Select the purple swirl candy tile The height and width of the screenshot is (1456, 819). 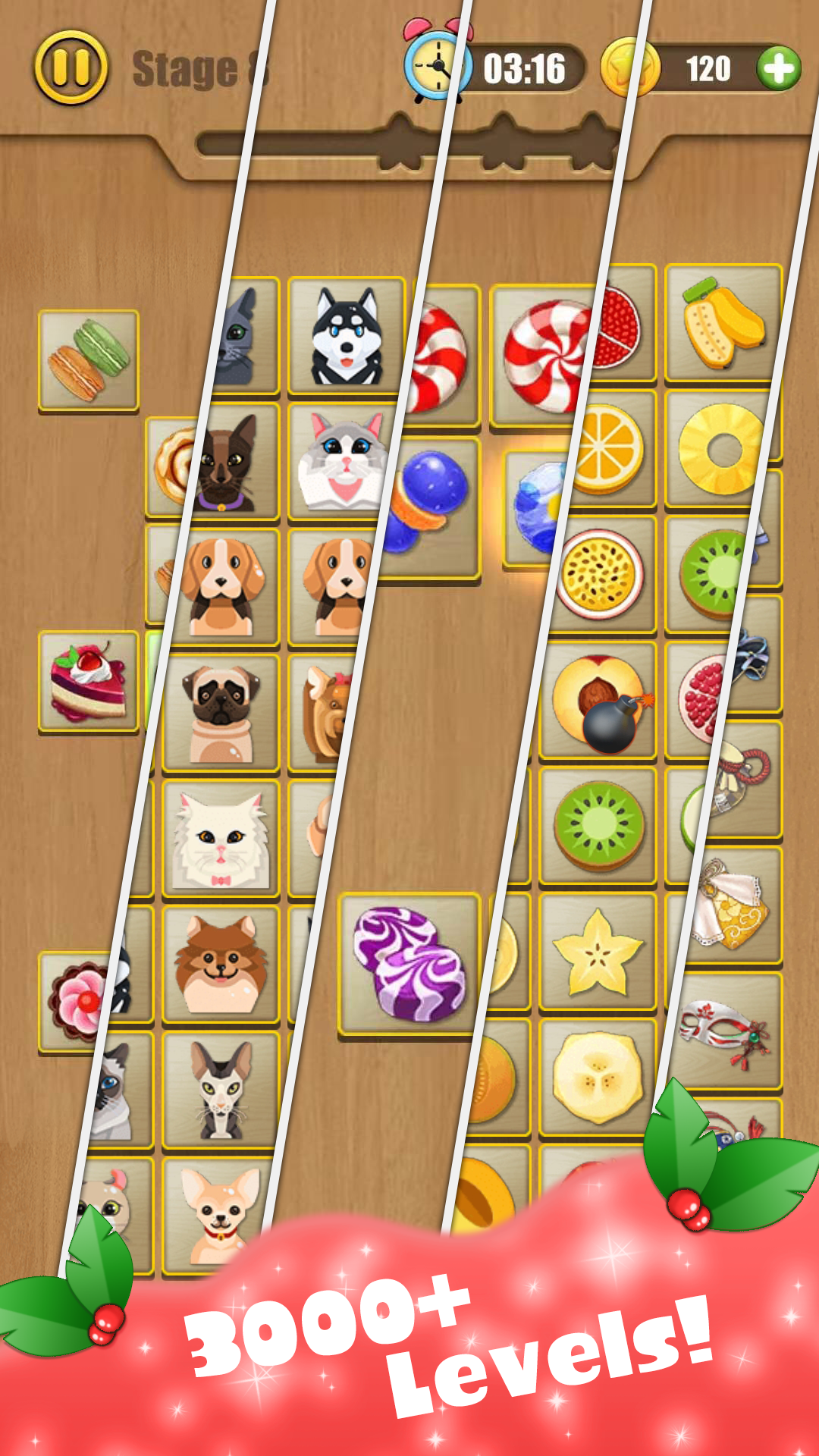coord(409,963)
